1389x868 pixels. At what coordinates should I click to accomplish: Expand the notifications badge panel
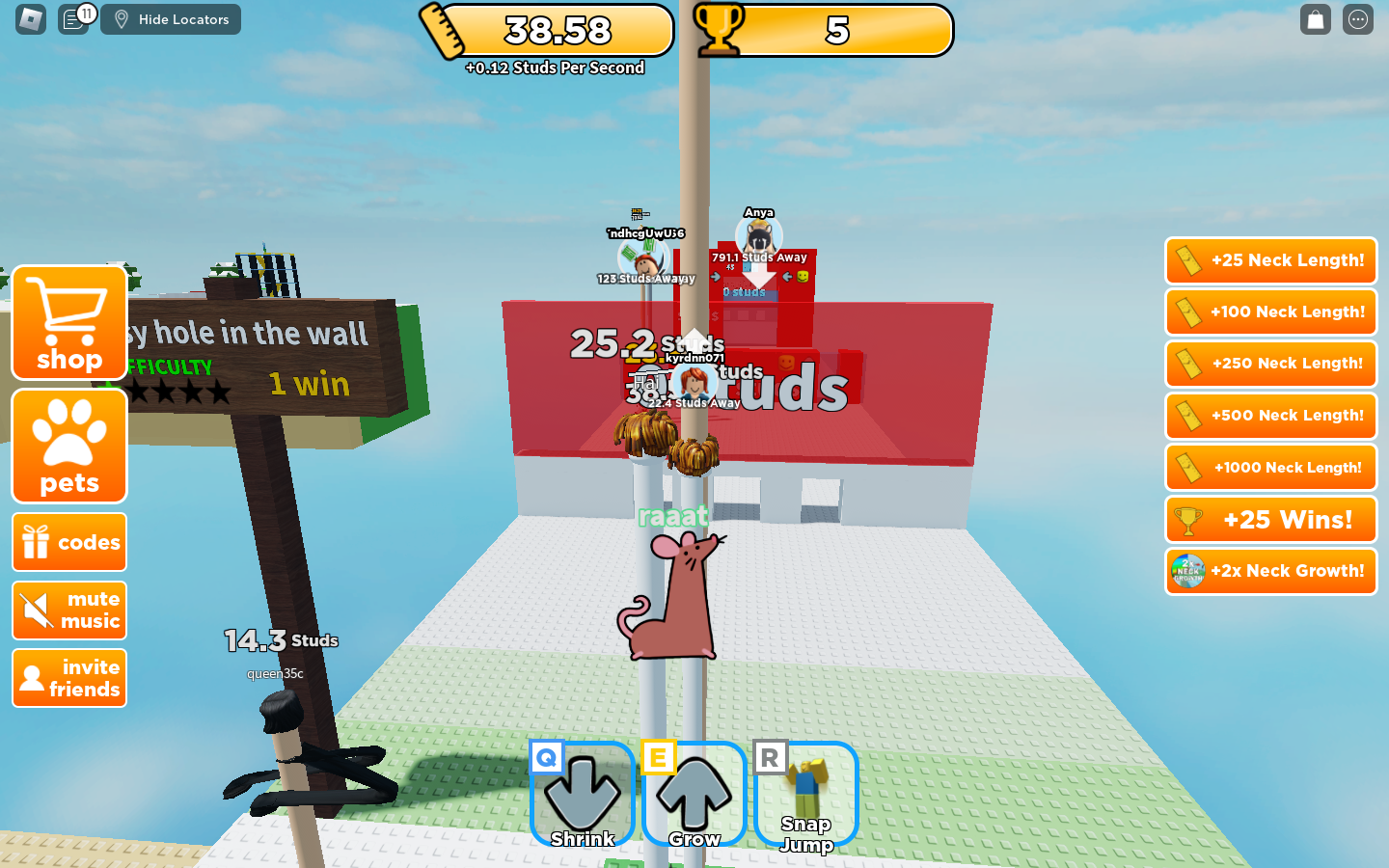click(x=85, y=13)
